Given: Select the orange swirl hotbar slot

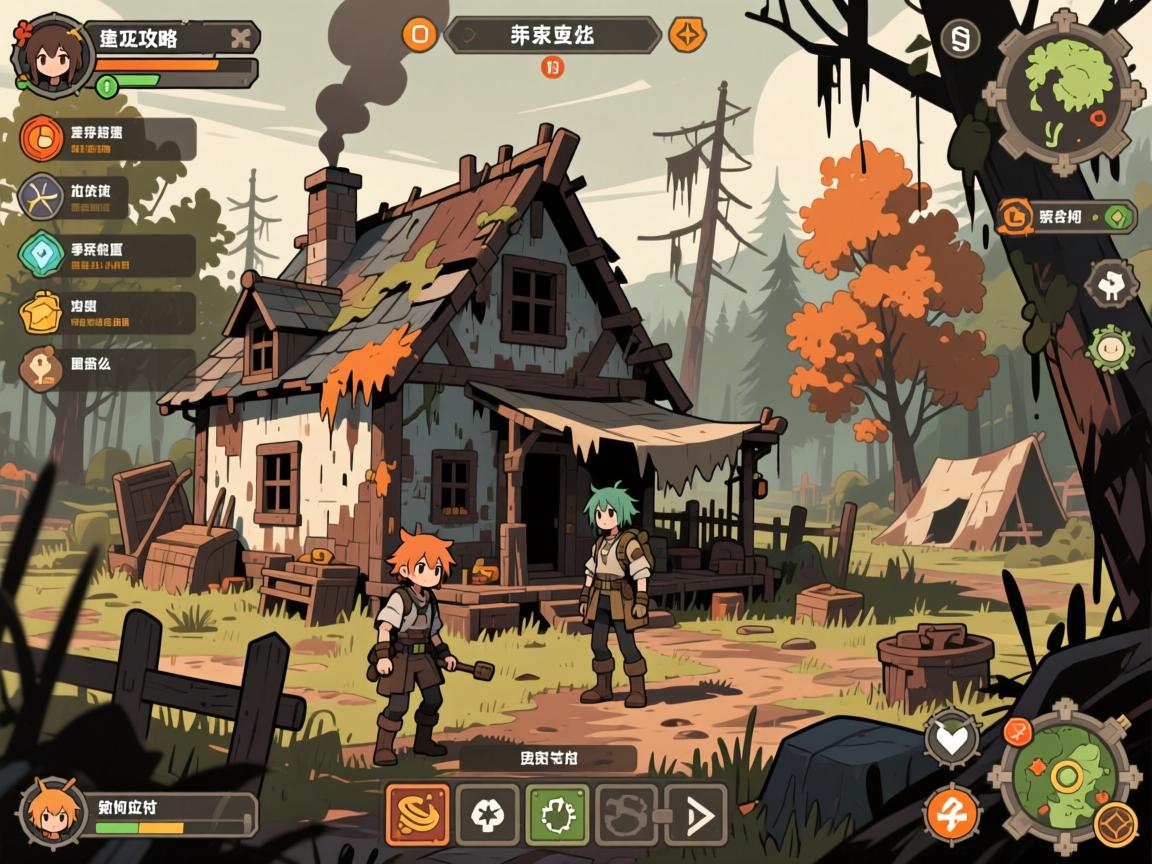Looking at the screenshot, I should click(418, 815).
